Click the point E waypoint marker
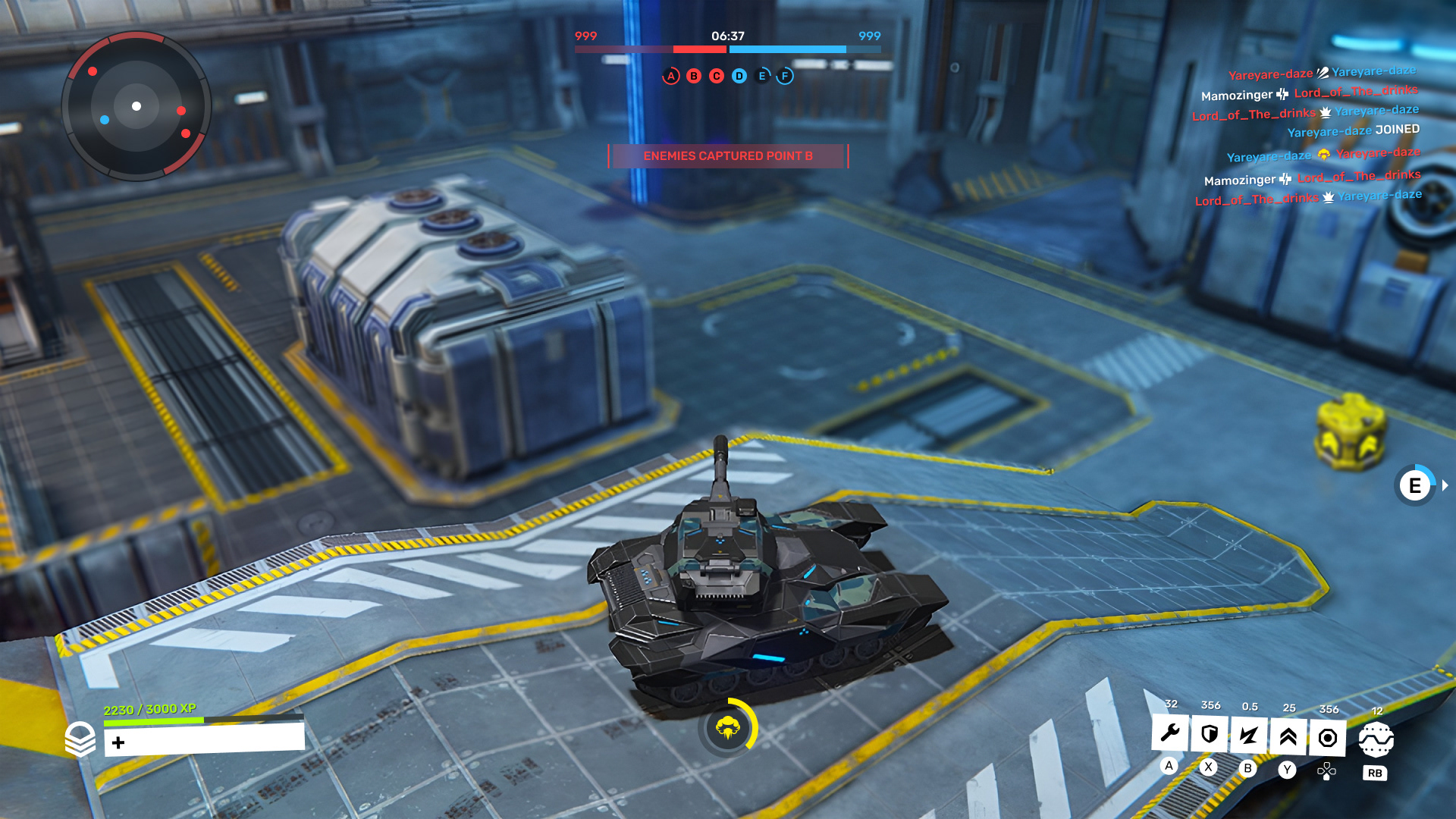The height and width of the screenshot is (819, 1456). 1415,485
